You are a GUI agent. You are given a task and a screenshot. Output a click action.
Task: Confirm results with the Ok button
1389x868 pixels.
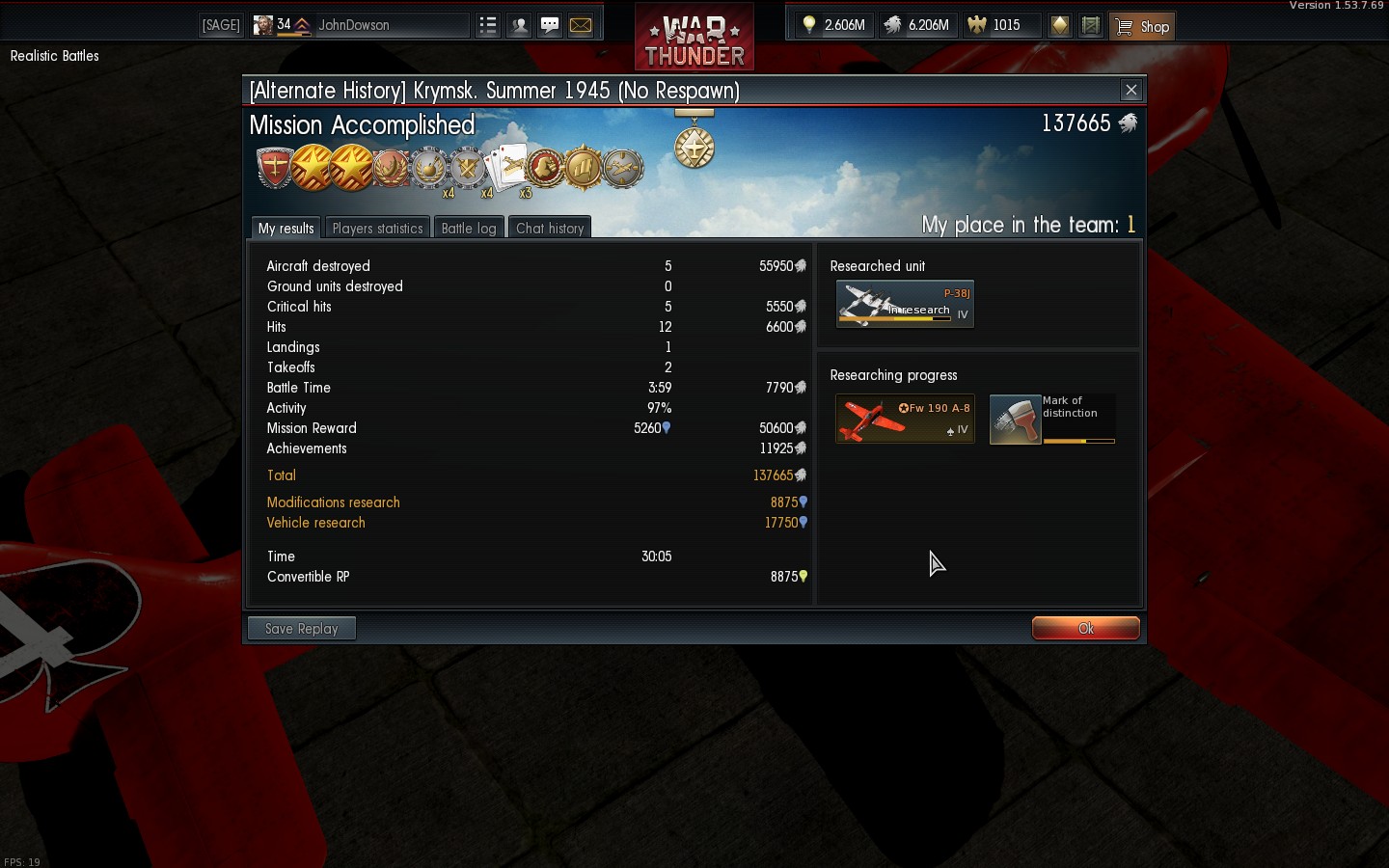(1085, 628)
